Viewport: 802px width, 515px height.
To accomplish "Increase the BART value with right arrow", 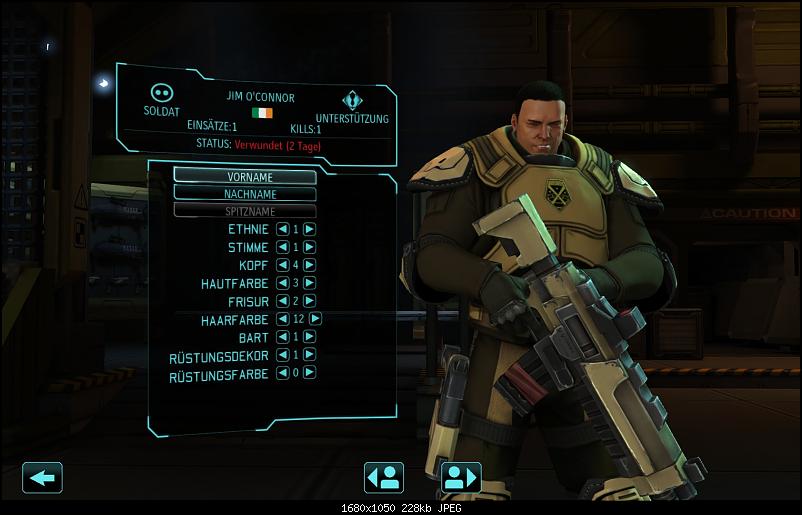I will [310, 336].
